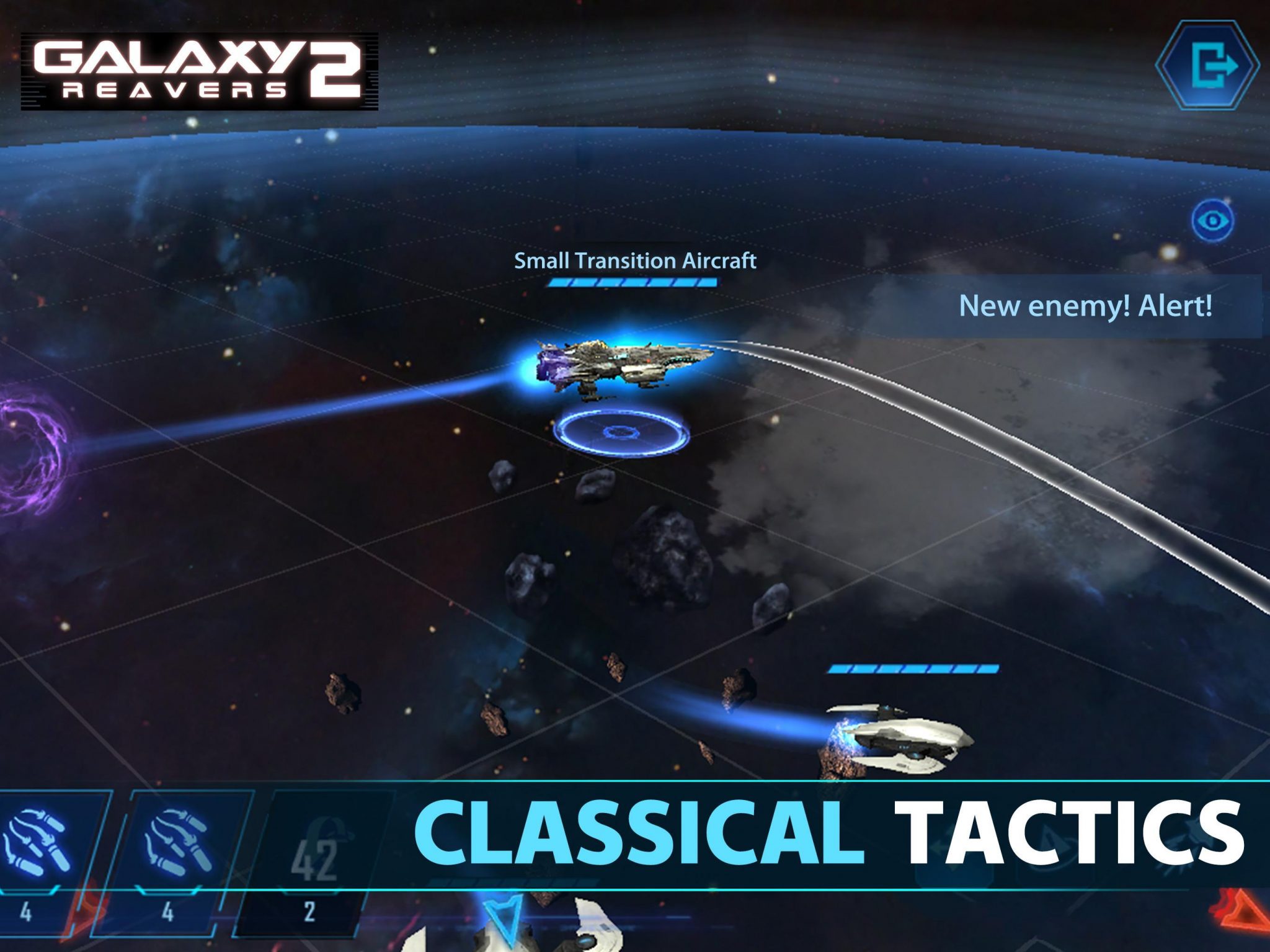Screen dimensions: 1270x952
Task: Tap the hexagonal exit battle button
Action: 1207,65
